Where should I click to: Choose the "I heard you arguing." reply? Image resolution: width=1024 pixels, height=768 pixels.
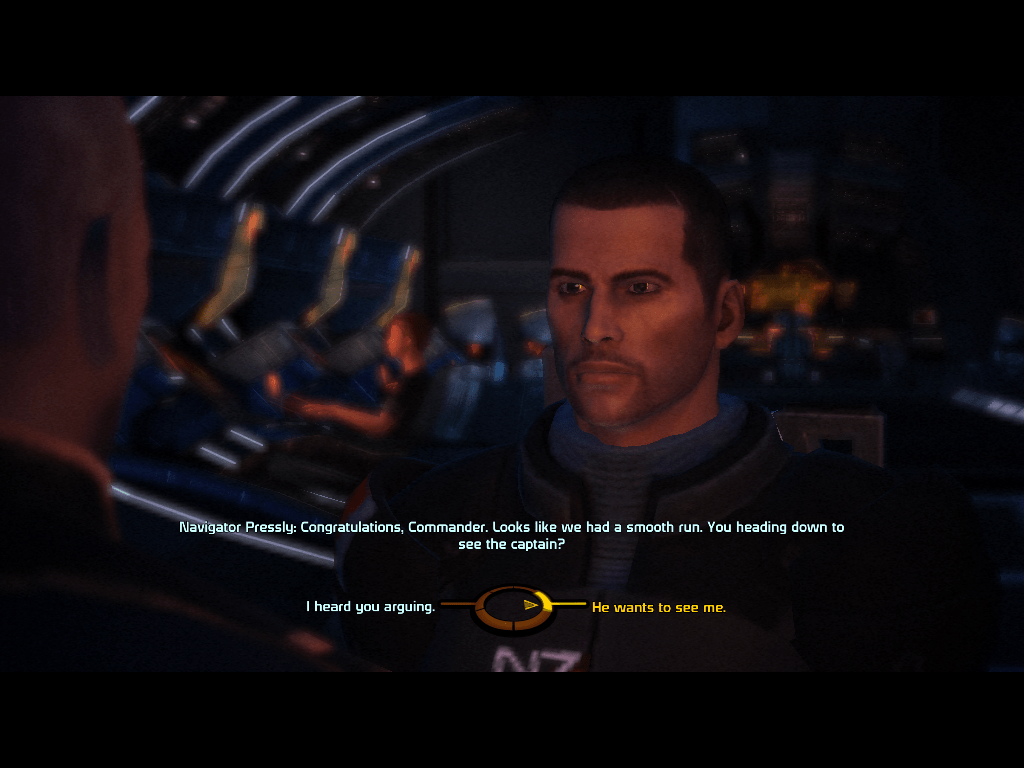pyautogui.click(x=370, y=606)
